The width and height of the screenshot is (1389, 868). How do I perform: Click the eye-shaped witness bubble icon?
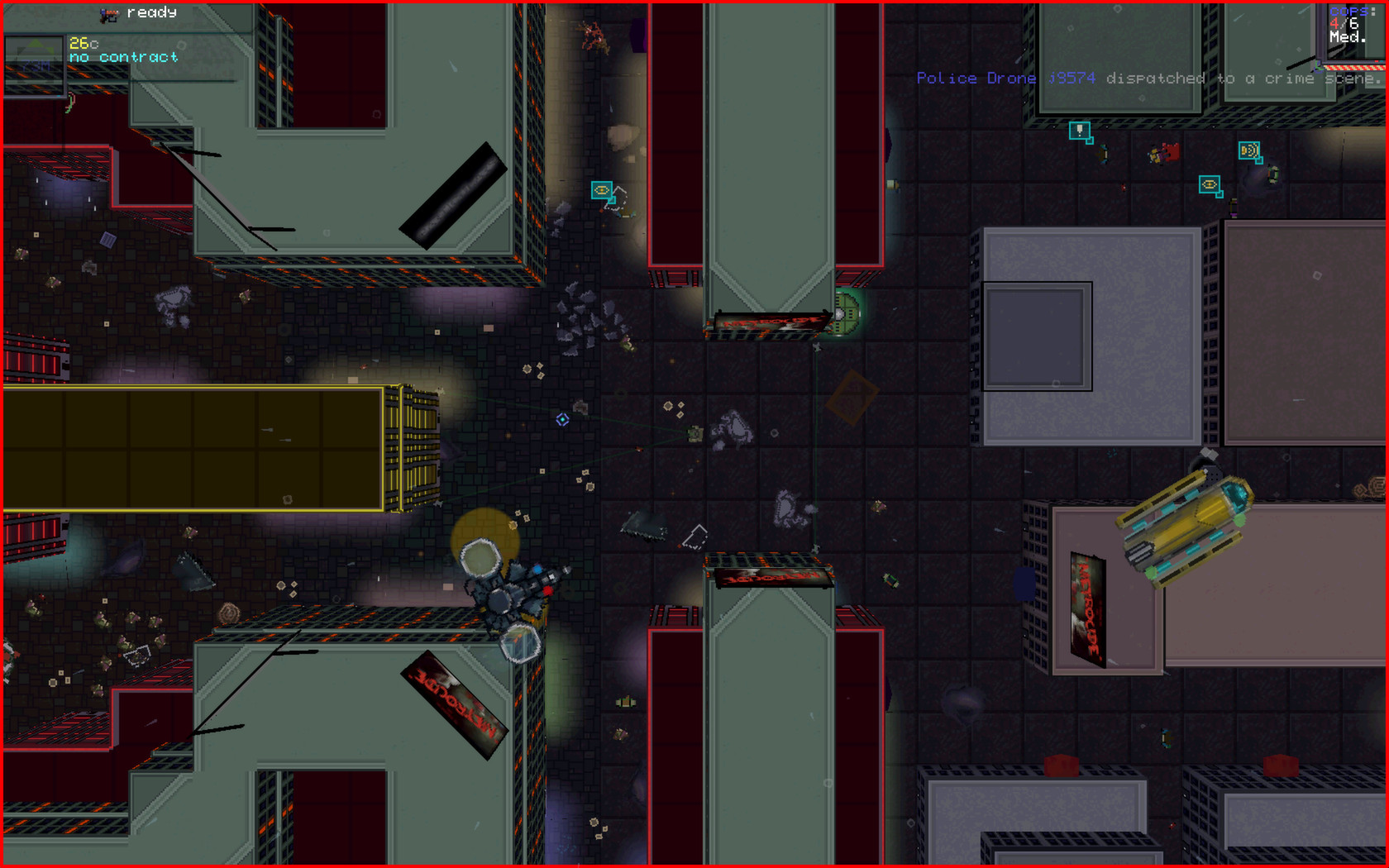coord(1210,184)
